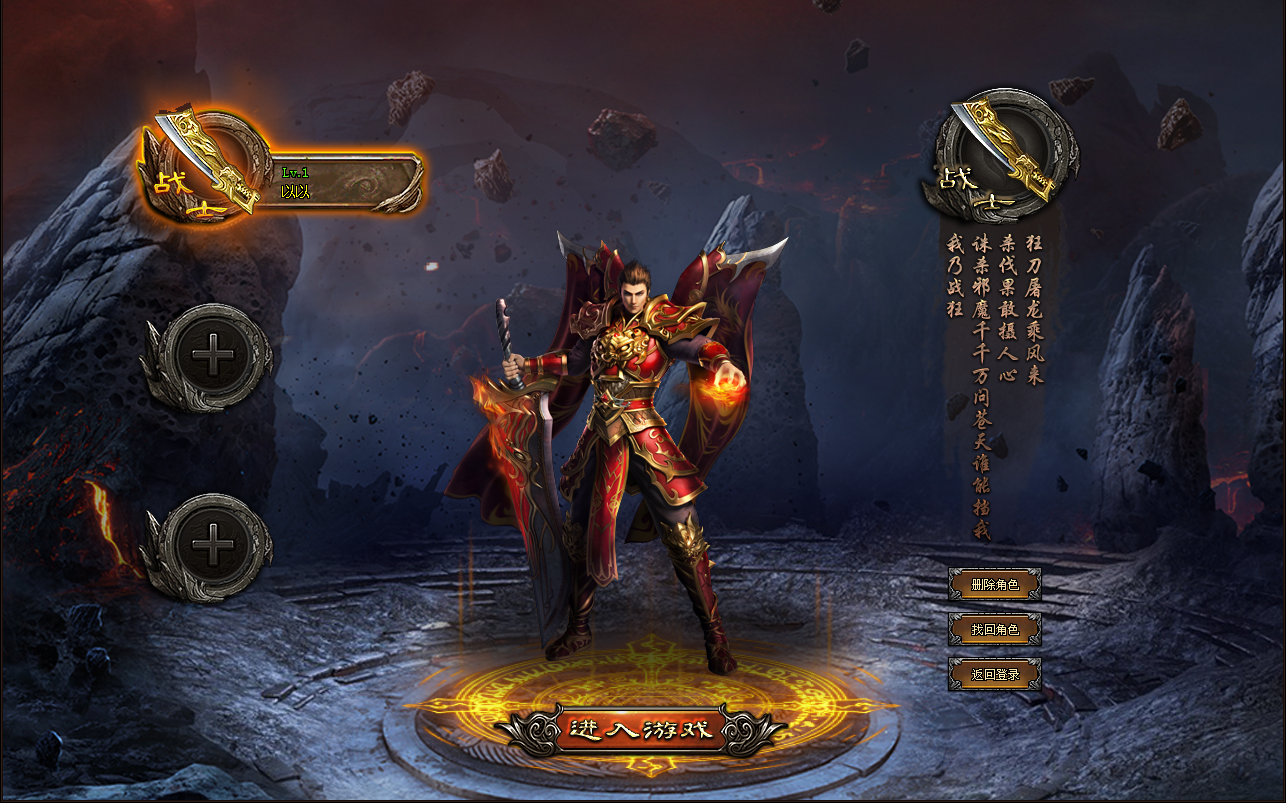The width and height of the screenshot is (1286, 803).
Task: Choose 删除角色 to delete the character
Action: pyautogui.click(x=995, y=584)
